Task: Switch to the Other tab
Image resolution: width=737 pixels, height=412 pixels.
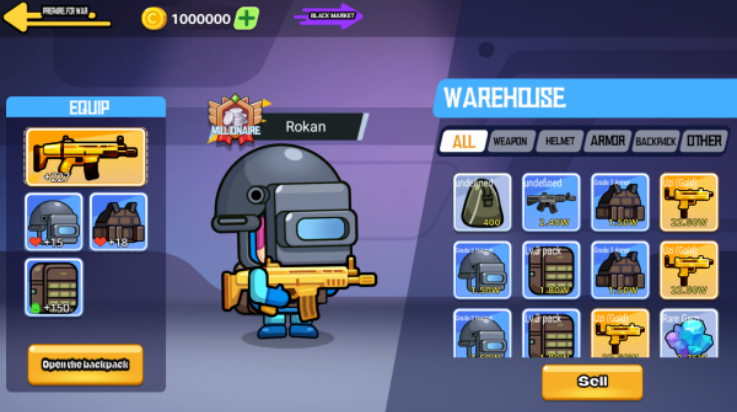Action: [704, 141]
